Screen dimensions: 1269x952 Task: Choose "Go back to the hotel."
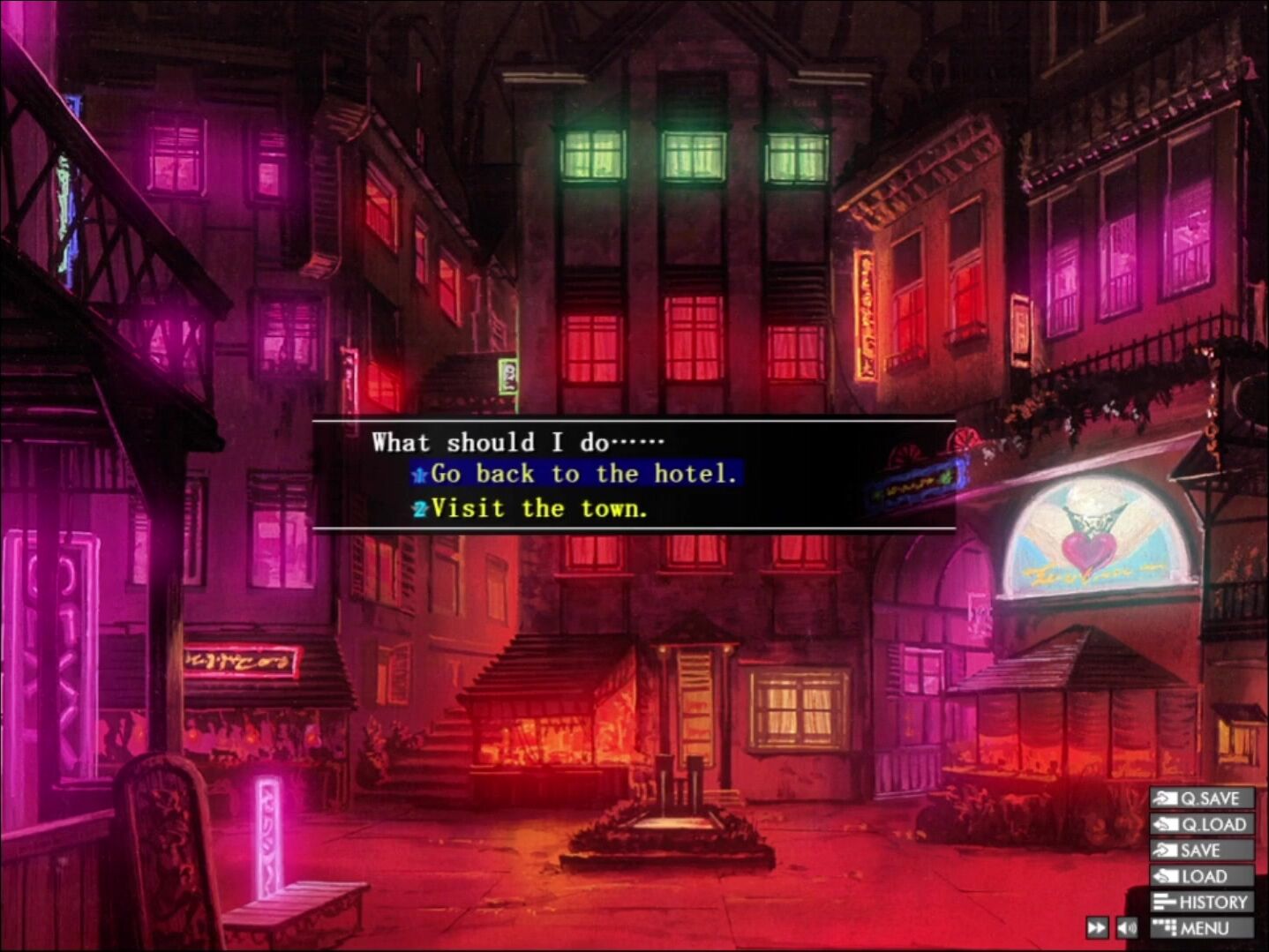(582, 475)
